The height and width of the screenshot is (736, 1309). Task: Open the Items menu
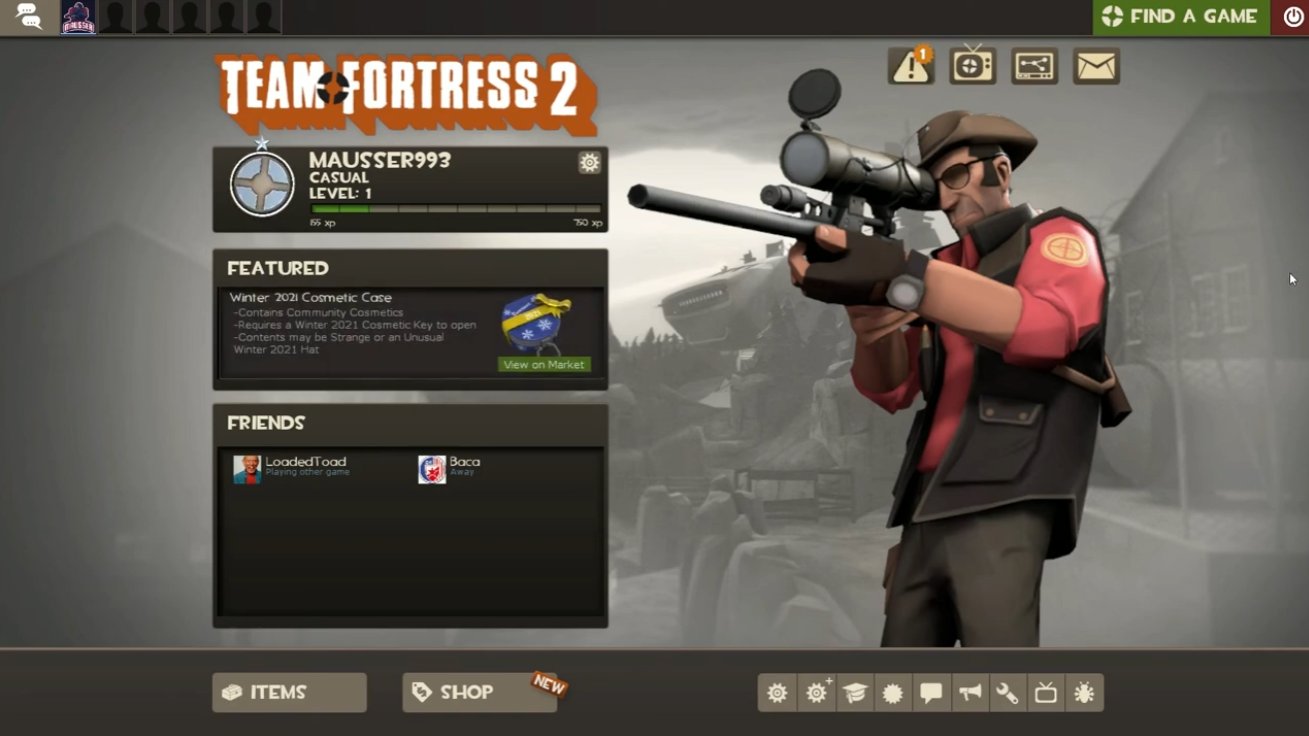pyautogui.click(x=289, y=692)
